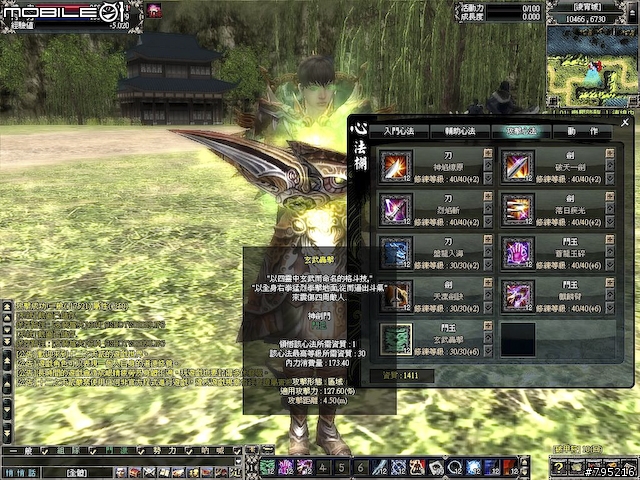Viewport: 640px width, 480px height.
Task: Click the 麒麟臂 skill icon
Action: click(517, 295)
